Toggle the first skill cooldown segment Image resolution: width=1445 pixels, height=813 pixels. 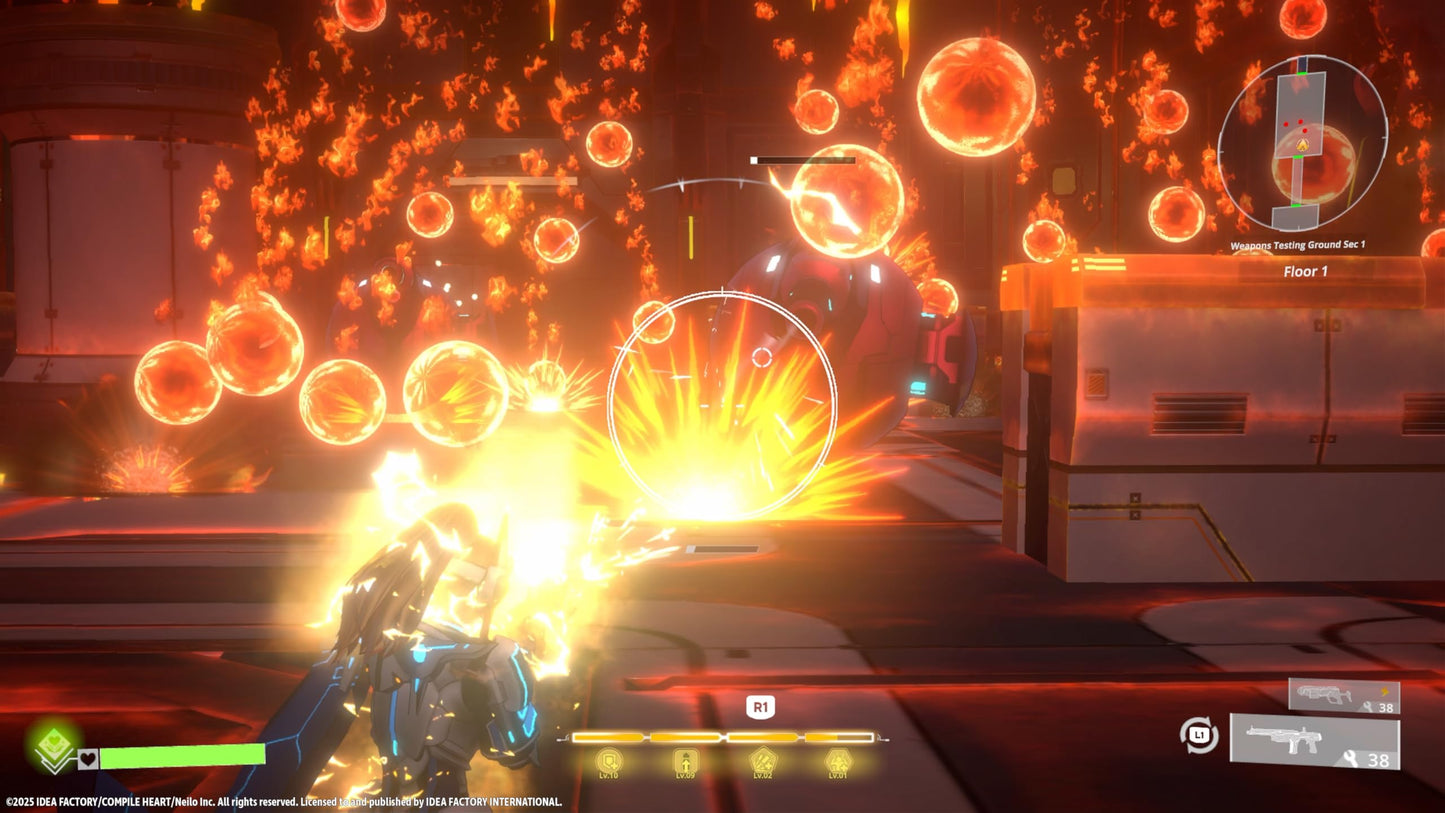pos(610,738)
